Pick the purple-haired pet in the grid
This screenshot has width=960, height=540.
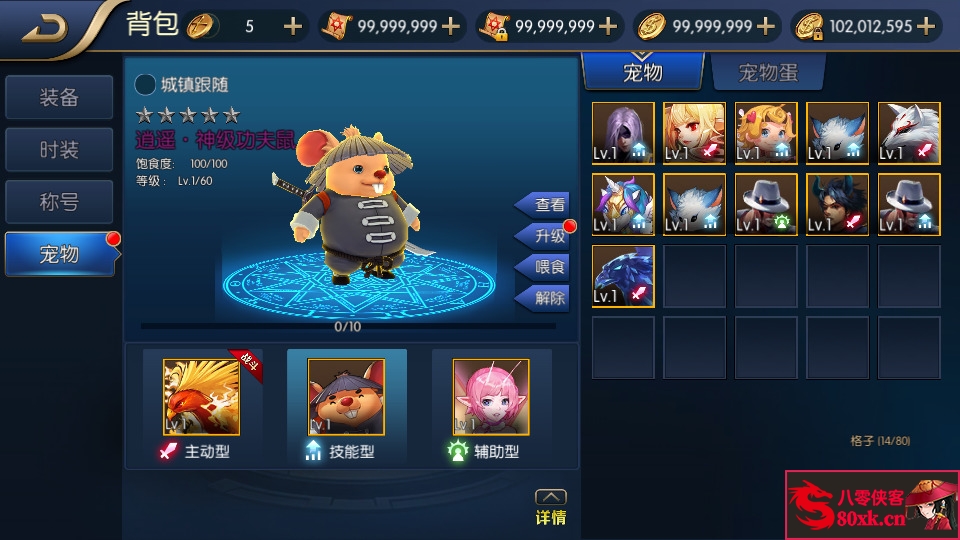[x=623, y=133]
